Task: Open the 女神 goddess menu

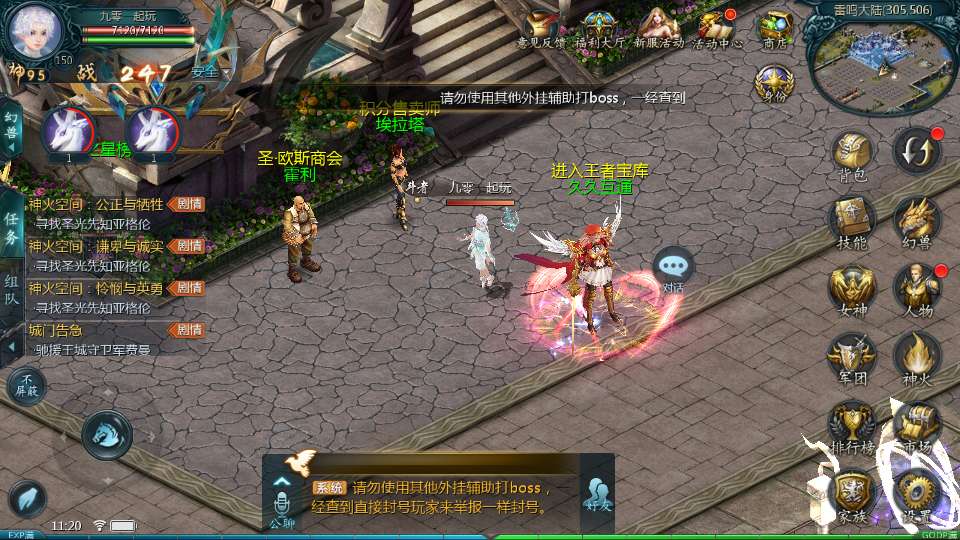Action: (851, 289)
